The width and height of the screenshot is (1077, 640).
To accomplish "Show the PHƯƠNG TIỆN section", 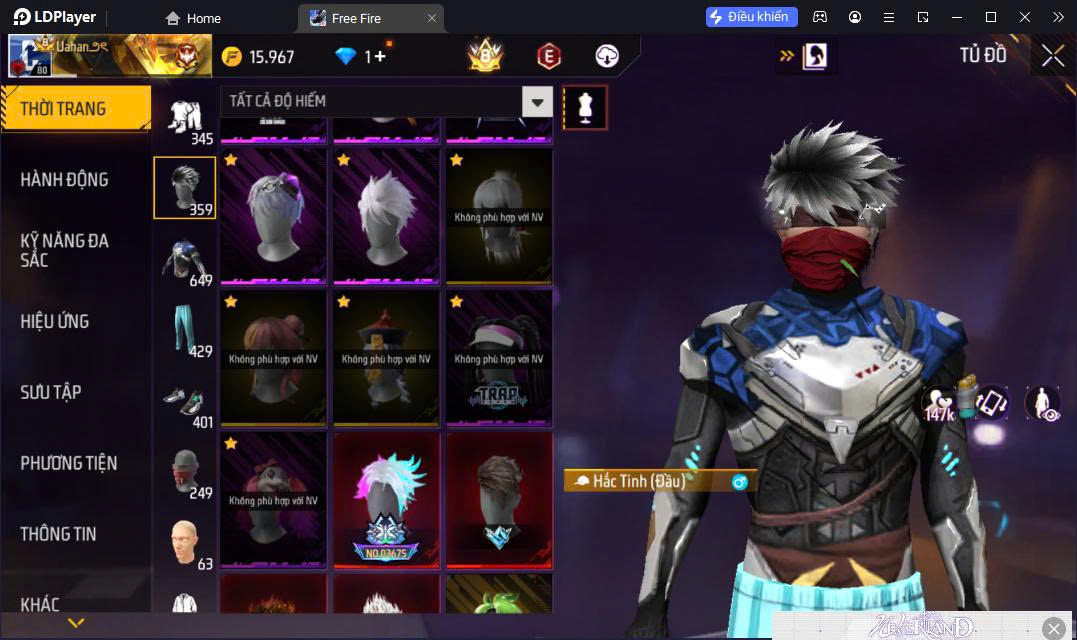I will pos(69,463).
